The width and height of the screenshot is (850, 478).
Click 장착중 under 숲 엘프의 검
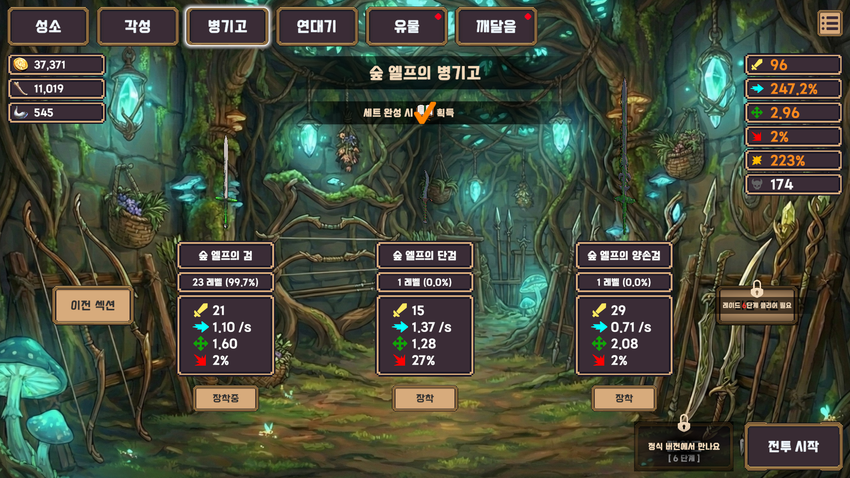click(226, 398)
